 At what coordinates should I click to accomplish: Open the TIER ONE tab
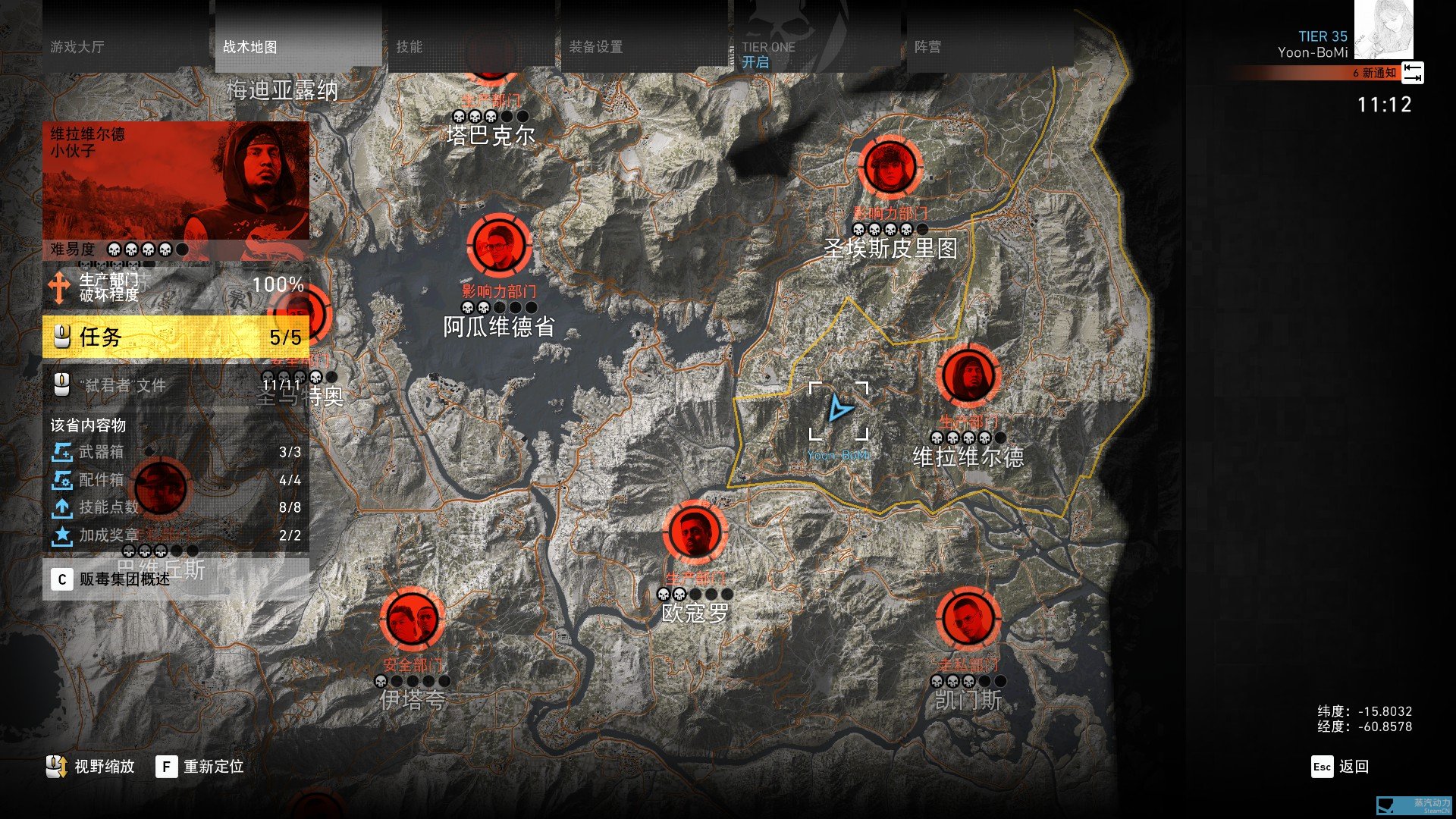click(817, 47)
